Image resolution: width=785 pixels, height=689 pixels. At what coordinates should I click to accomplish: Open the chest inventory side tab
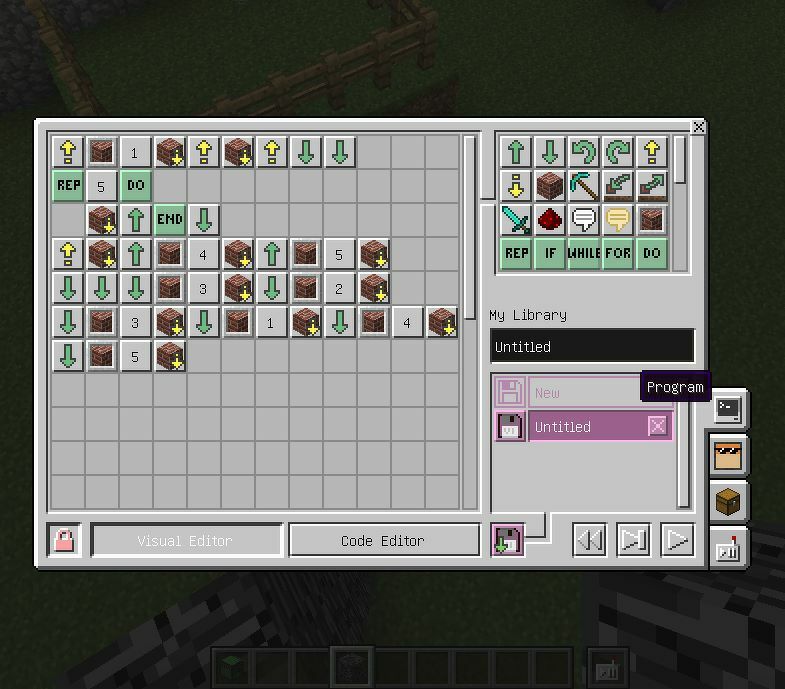coord(728,500)
